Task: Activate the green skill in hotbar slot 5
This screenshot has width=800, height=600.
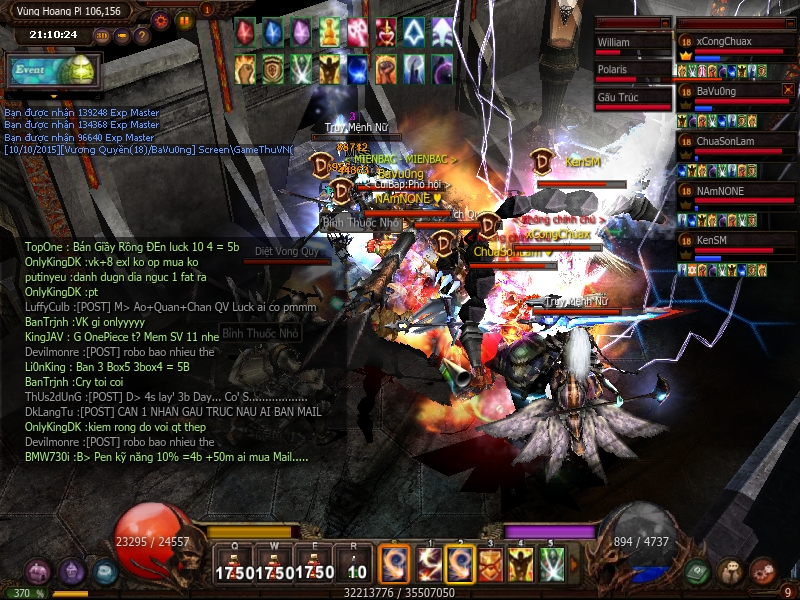Action: tap(552, 564)
